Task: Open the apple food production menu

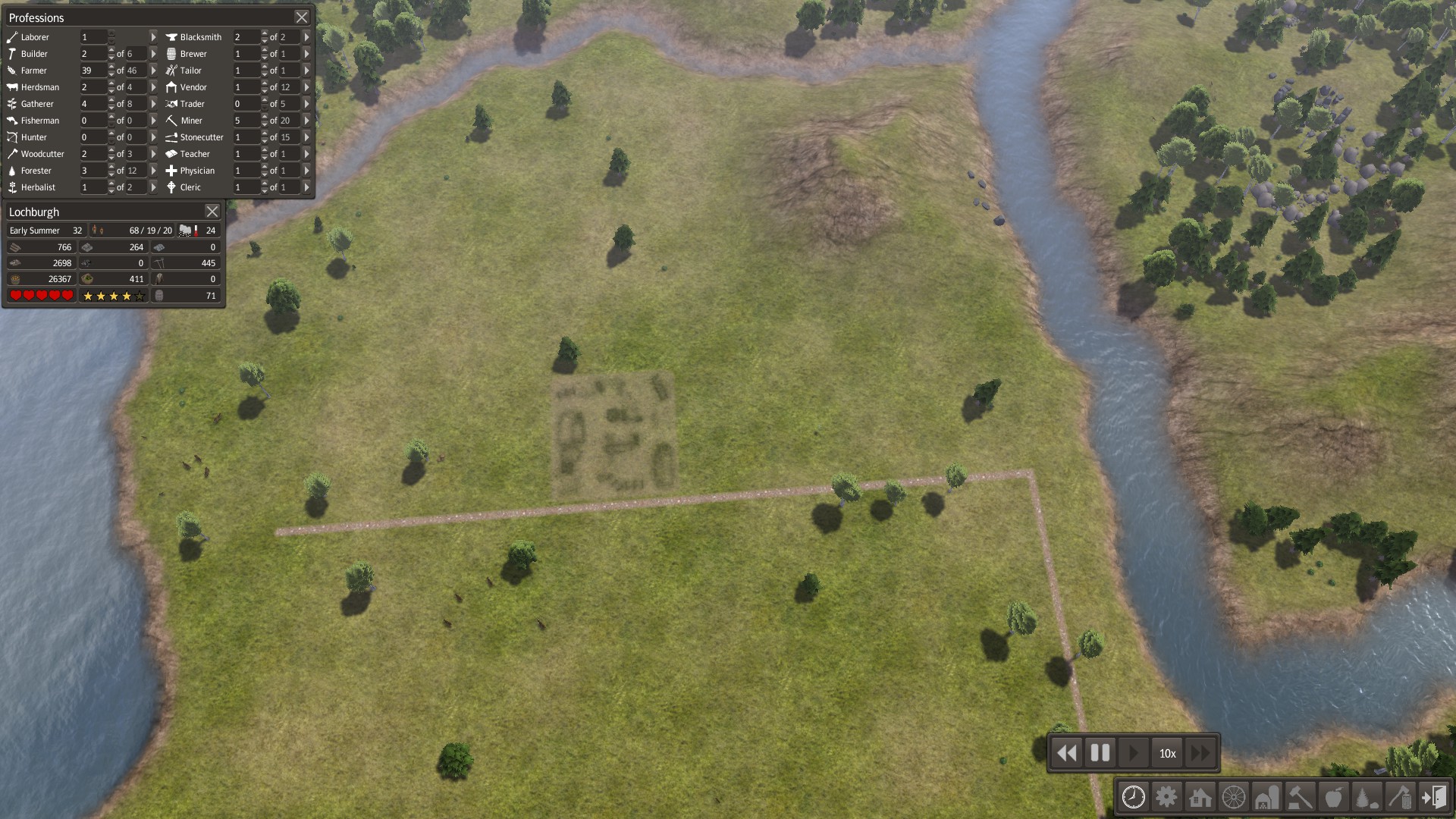Action: pyautogui.click(x=1334, y=797)
